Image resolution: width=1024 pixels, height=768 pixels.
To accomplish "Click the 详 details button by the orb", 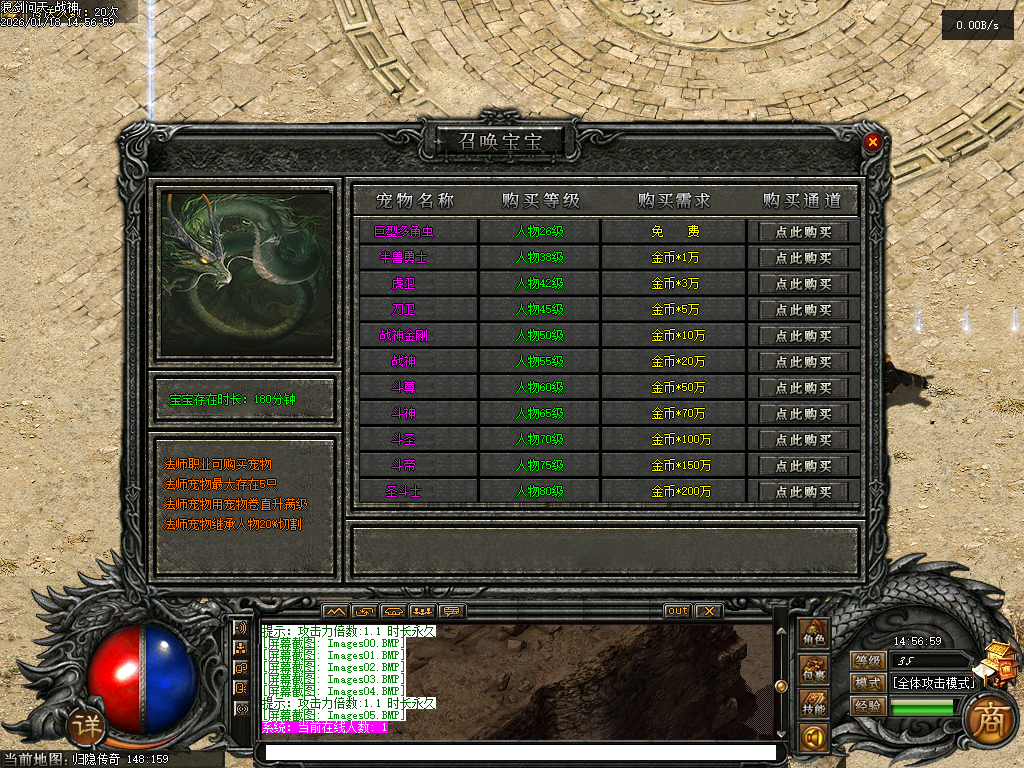I will point(89,727).
